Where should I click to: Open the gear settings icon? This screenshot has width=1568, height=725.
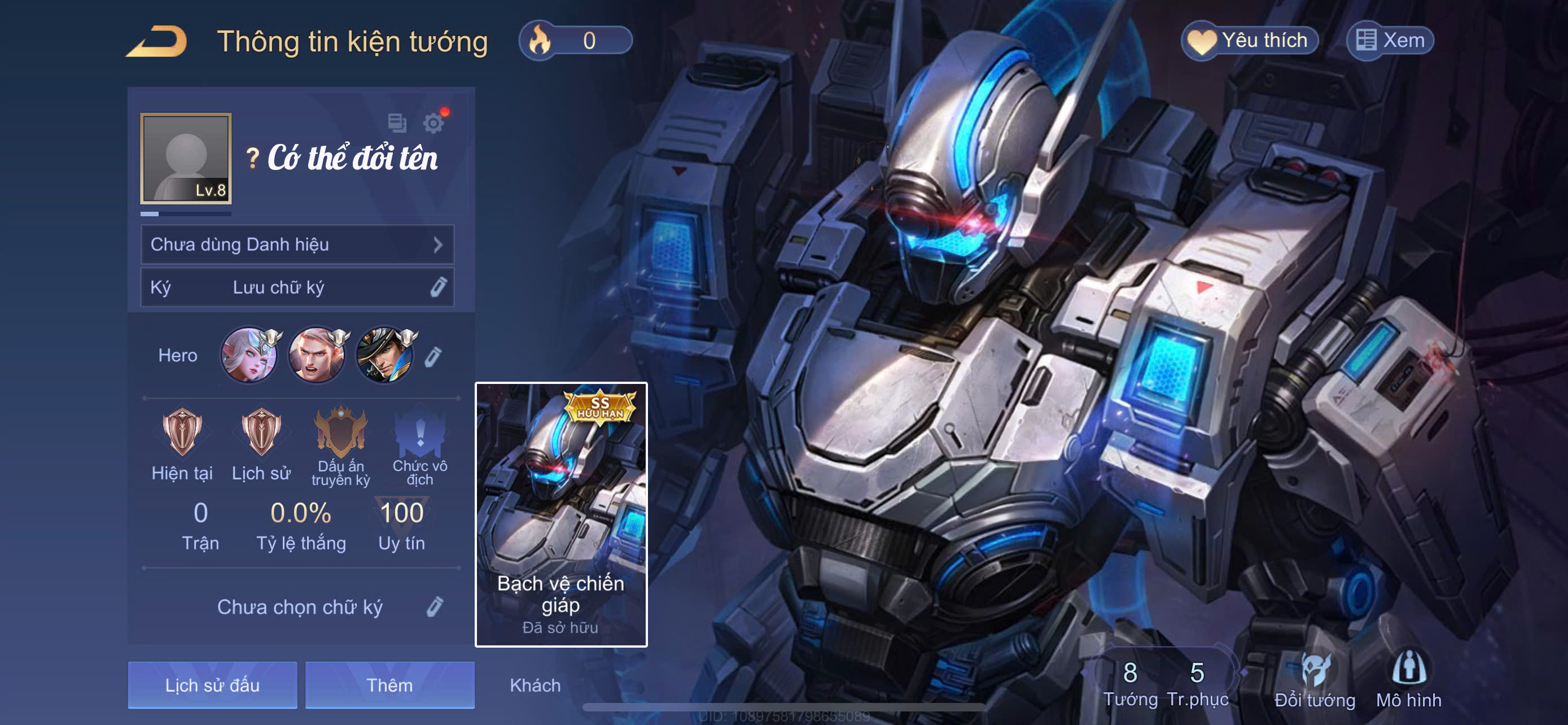433,124
